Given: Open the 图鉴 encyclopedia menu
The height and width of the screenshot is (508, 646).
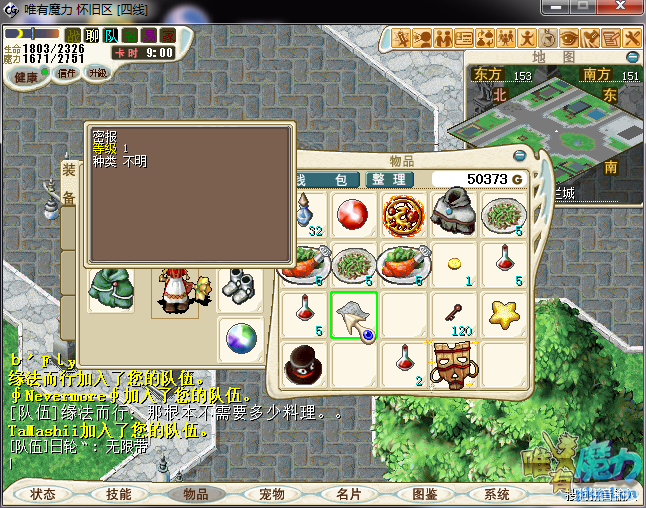Looking at the screenshot, I should point(424,494).
